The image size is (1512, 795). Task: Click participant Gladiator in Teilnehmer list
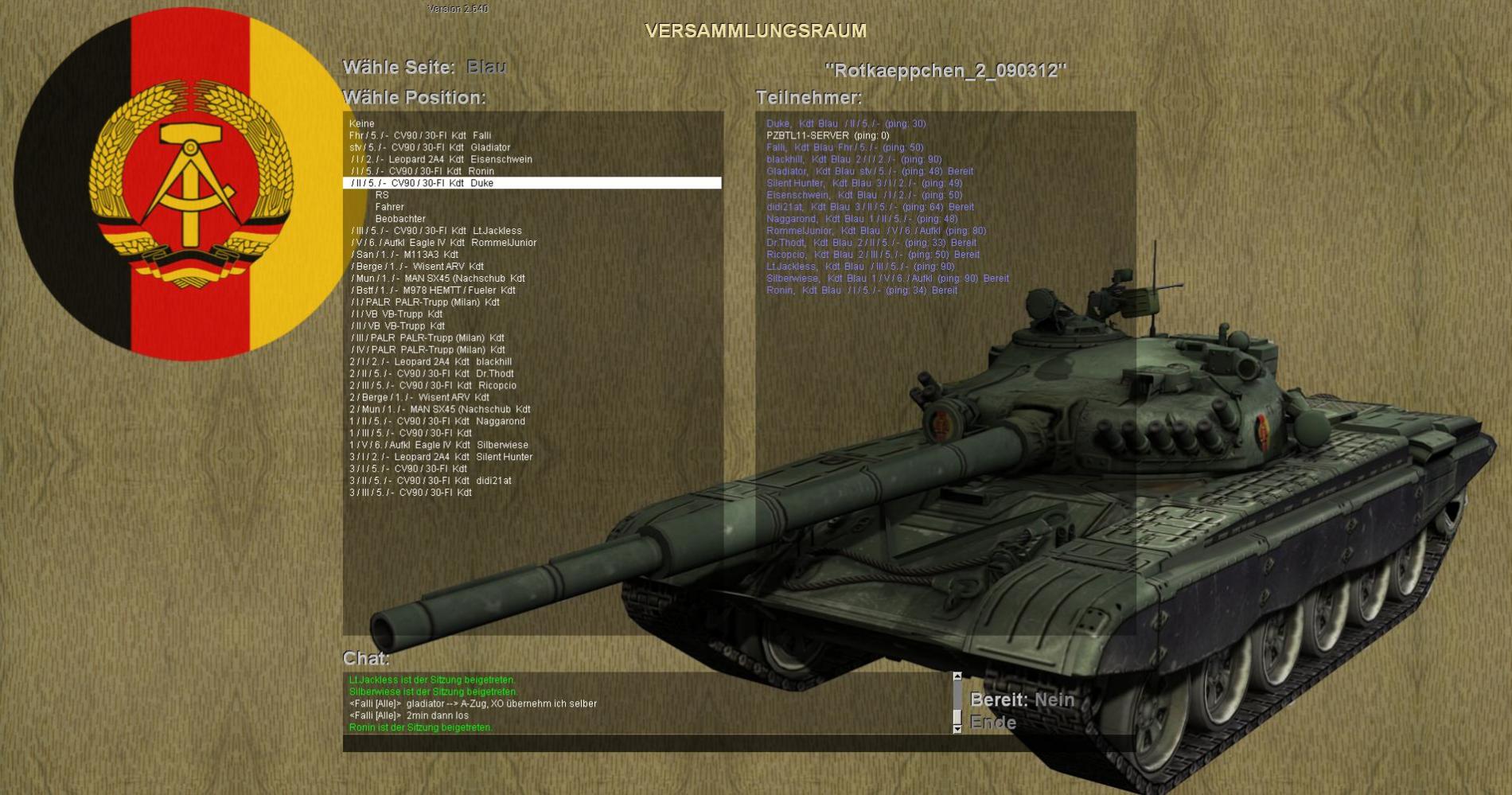point(869,171)
